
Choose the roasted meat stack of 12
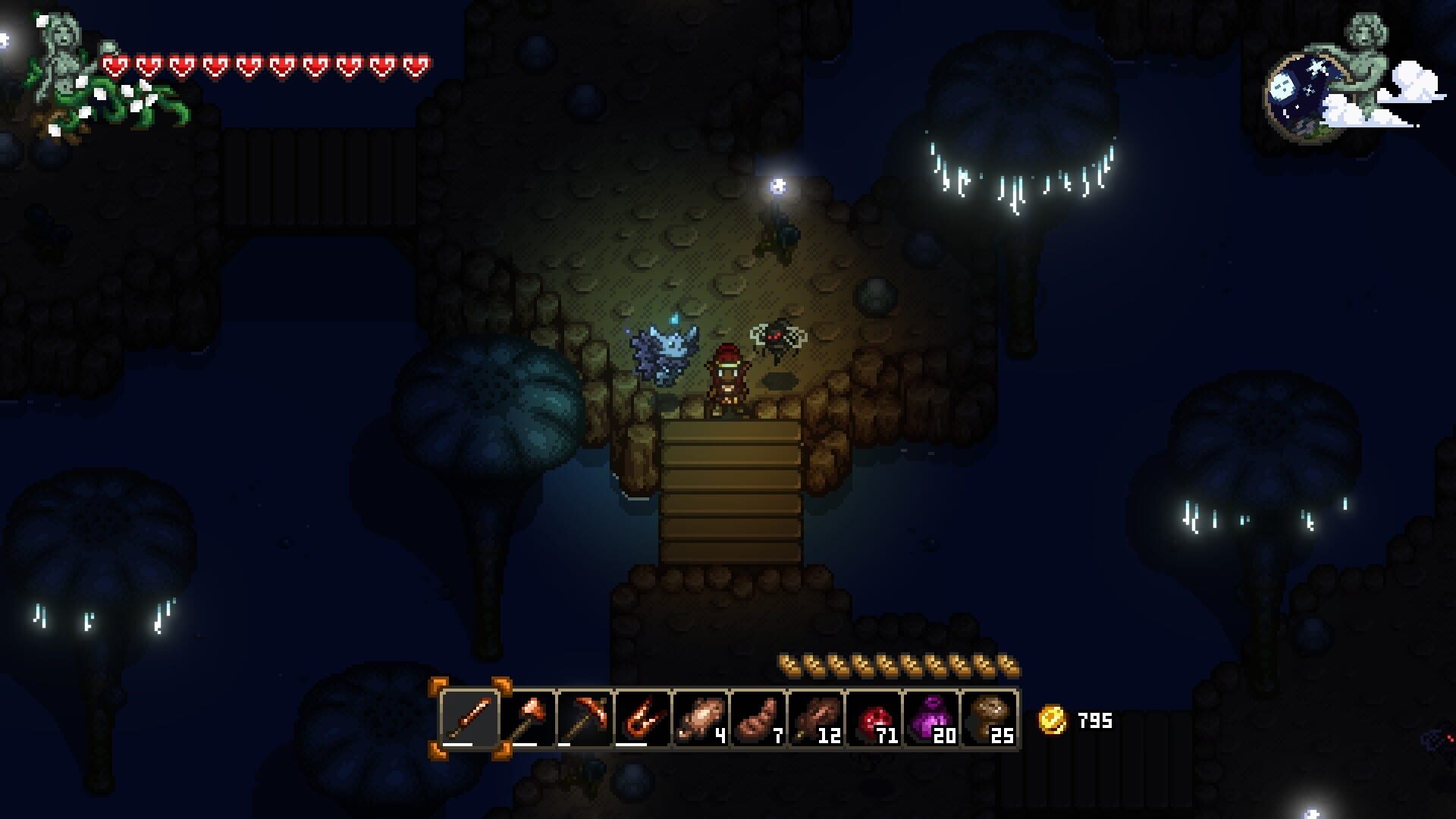pyautogui.click(x=816, y=718)
